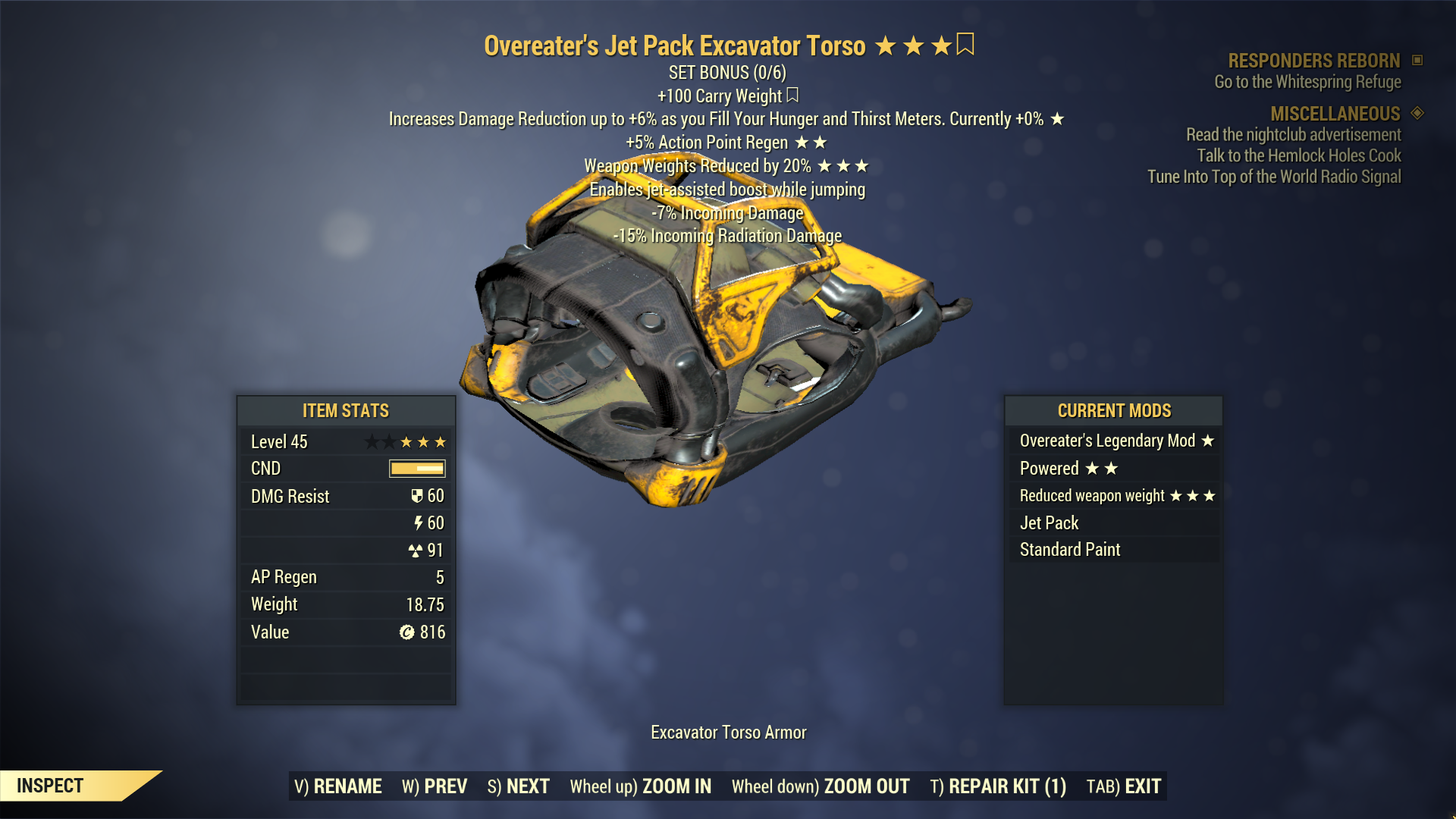
Task: Show the NEXT item
Action: (x=519, y=786)
